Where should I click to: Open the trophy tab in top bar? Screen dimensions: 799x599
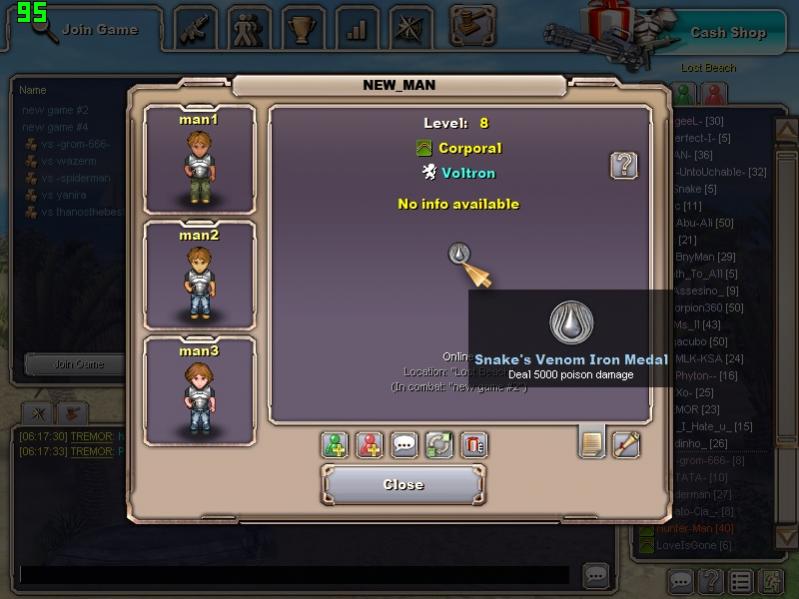coord(303,29)
